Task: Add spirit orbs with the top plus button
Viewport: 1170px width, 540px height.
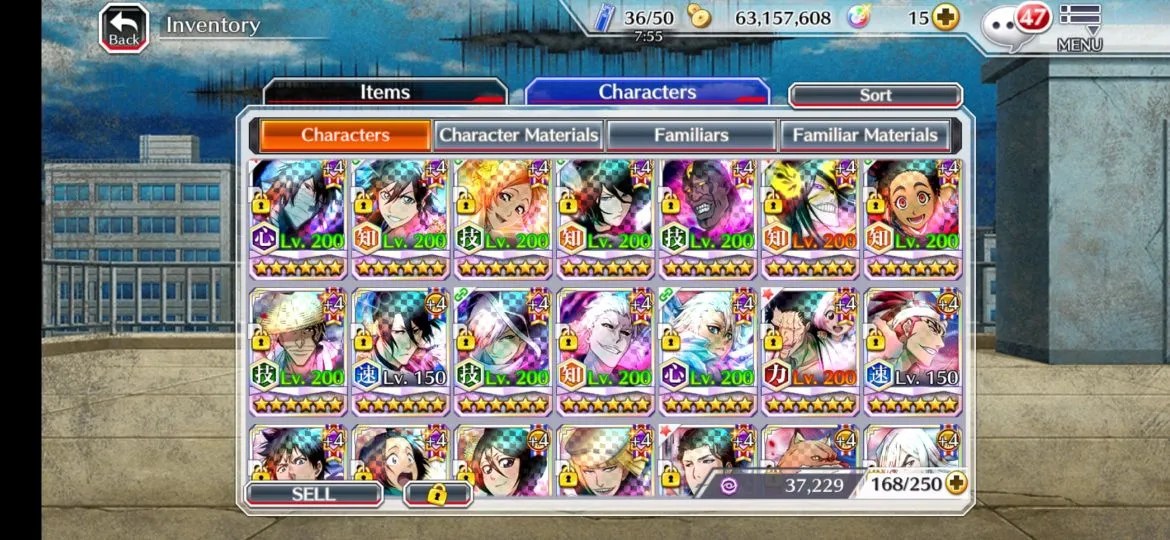Action: click(945, 17)
